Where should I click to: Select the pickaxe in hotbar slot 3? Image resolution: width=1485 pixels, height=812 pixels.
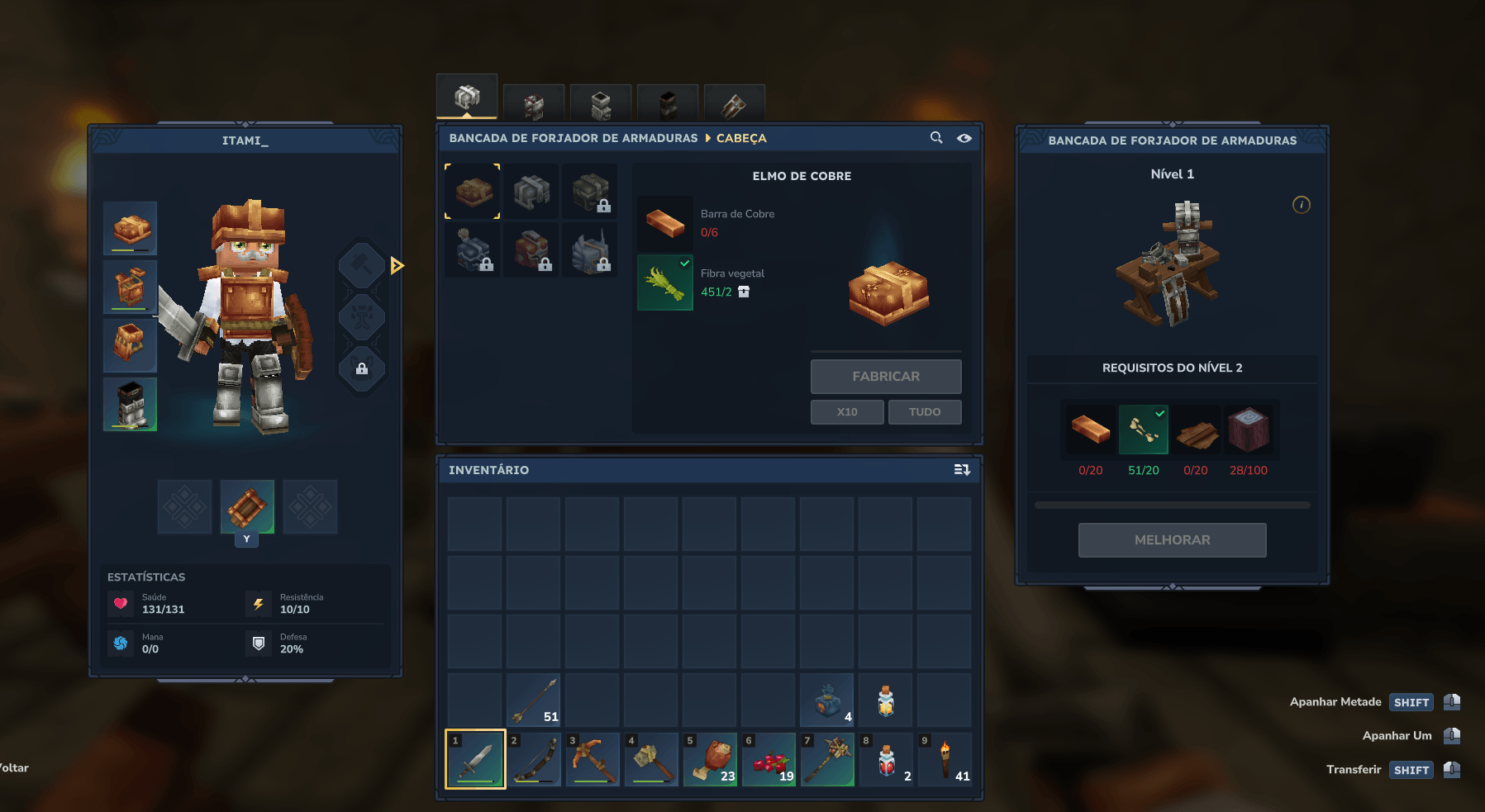pyautogui.click(x=593, y=760)
